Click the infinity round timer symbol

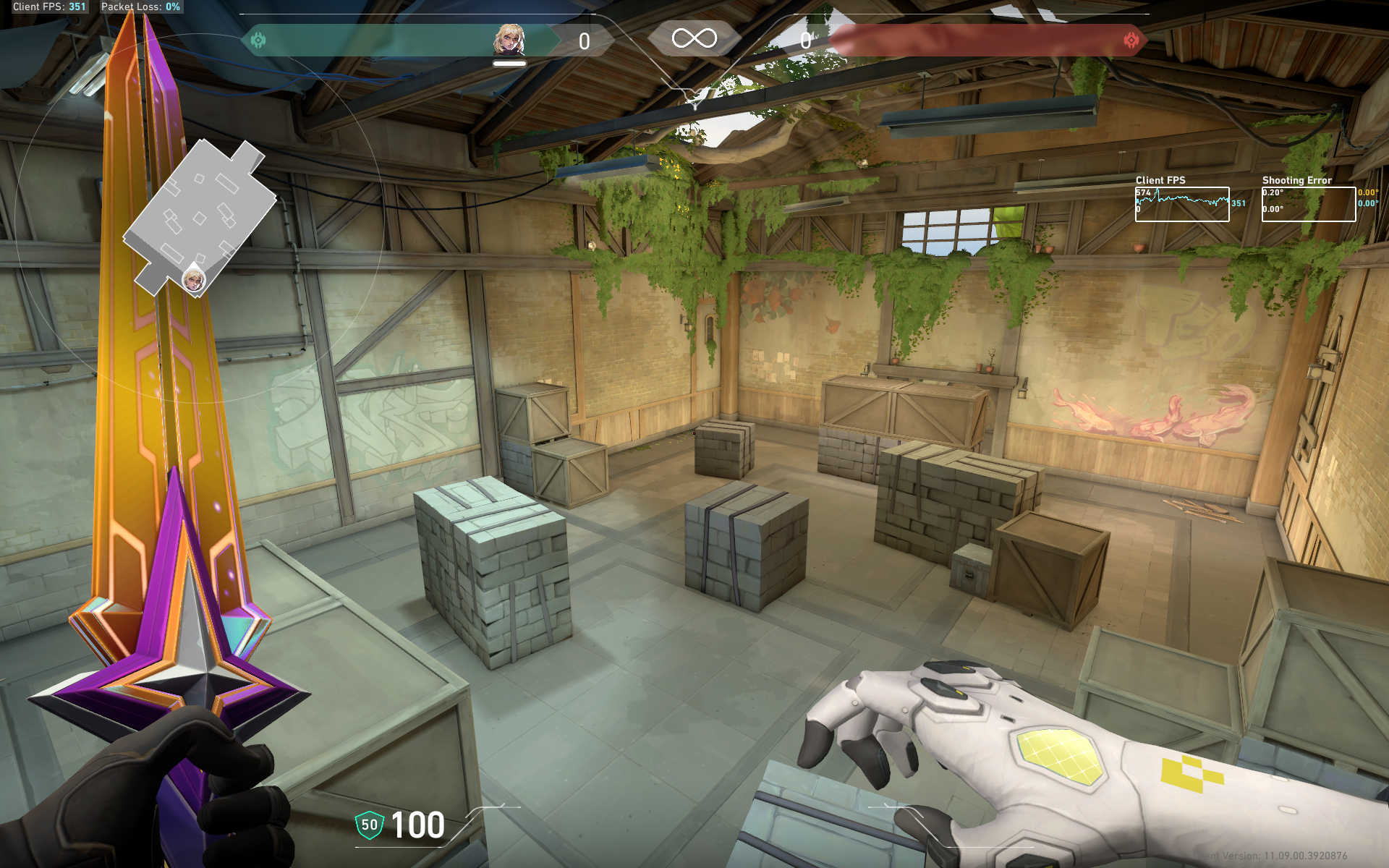[x=693, y=40]
